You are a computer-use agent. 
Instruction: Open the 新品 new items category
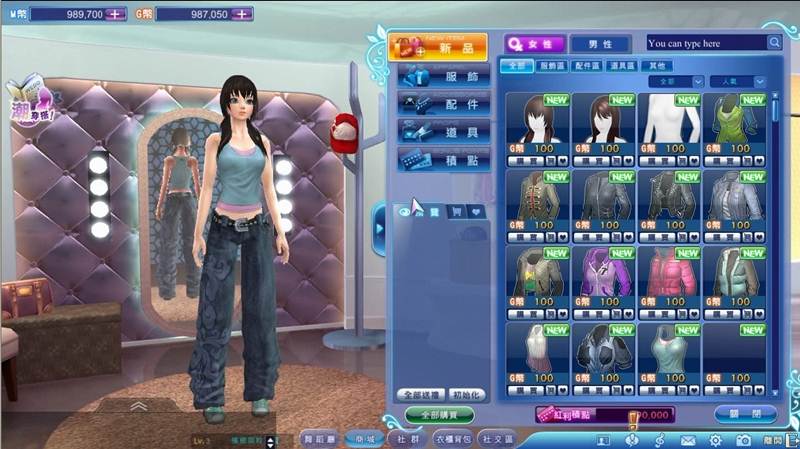tap(443, 48)
